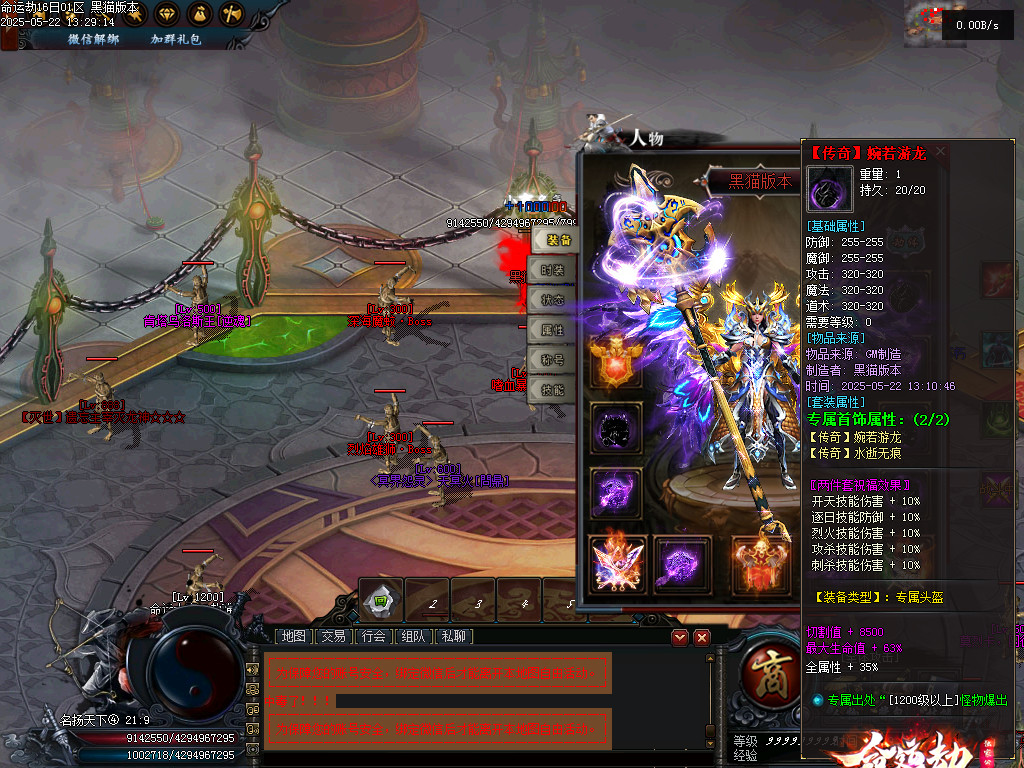Select the 技能 skills tab
The image size is (1024, 768).
coord(553,390)
